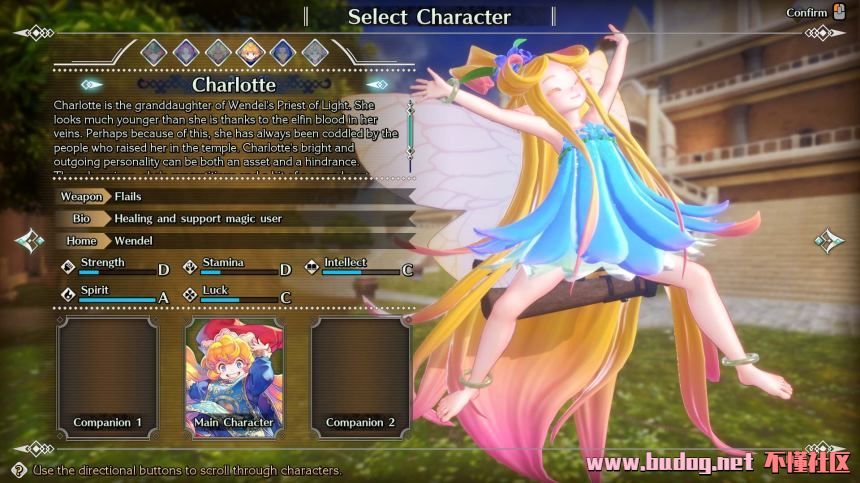Choose Riesz's portrait in the character row

[x=314, y=51]
